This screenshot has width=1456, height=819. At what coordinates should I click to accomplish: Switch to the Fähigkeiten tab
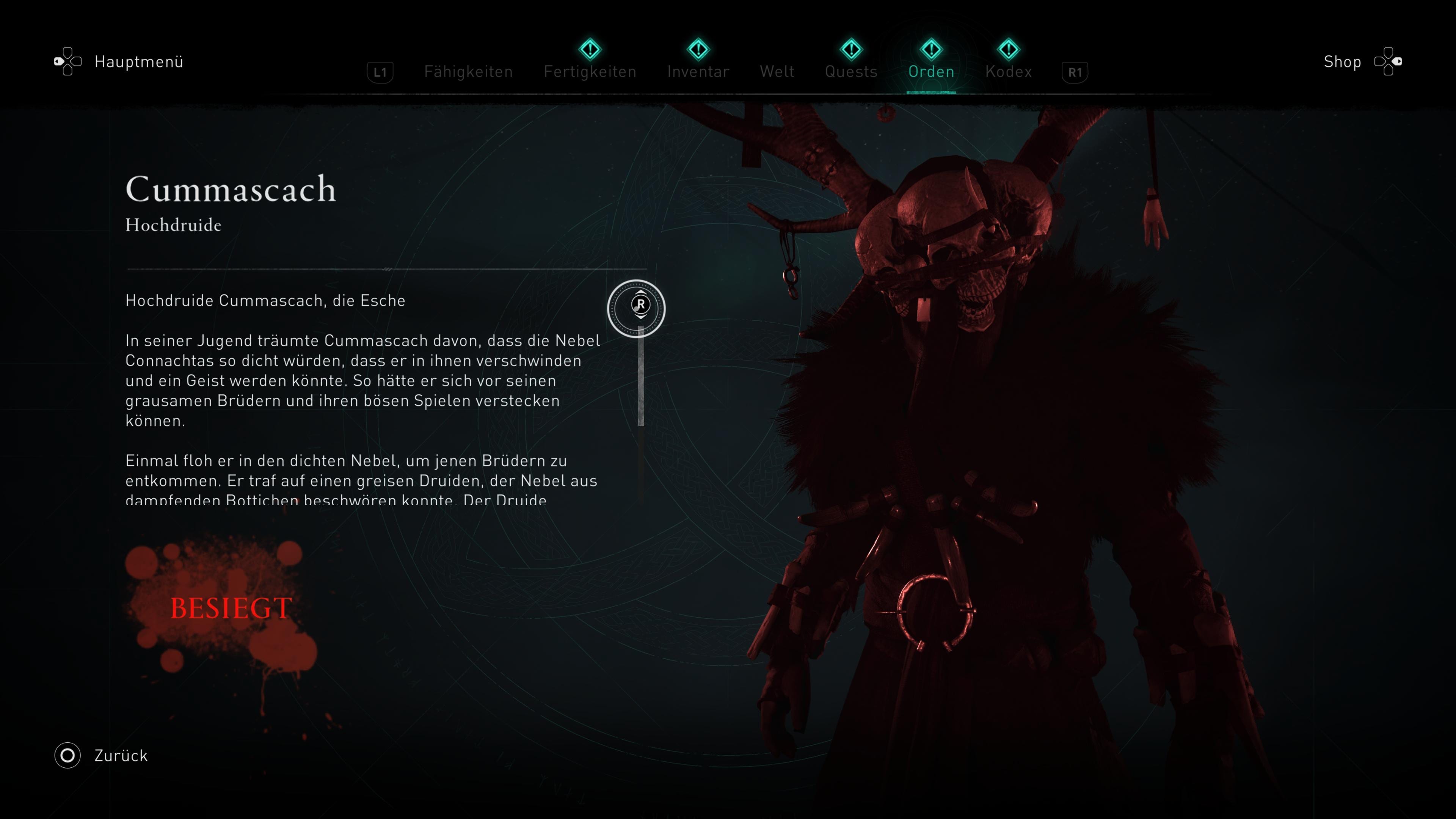pyautogui.click(x=468, y=72)
